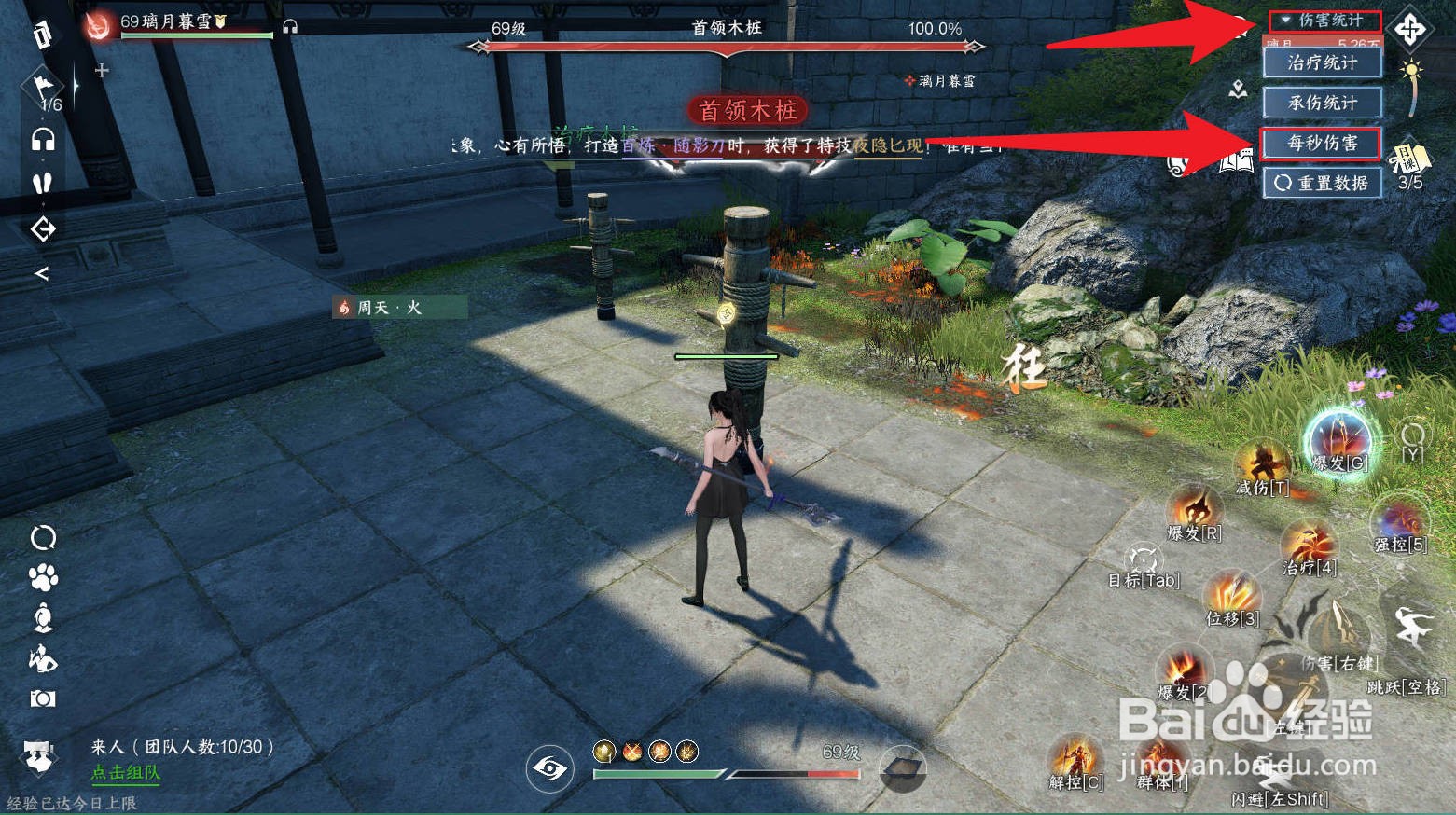Switch to 承伤统计 damage taken statistics

[1321, 104]
